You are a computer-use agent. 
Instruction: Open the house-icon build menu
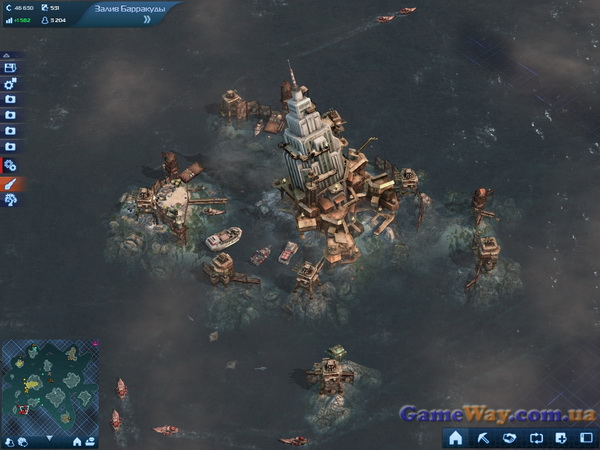pos(456,437)
